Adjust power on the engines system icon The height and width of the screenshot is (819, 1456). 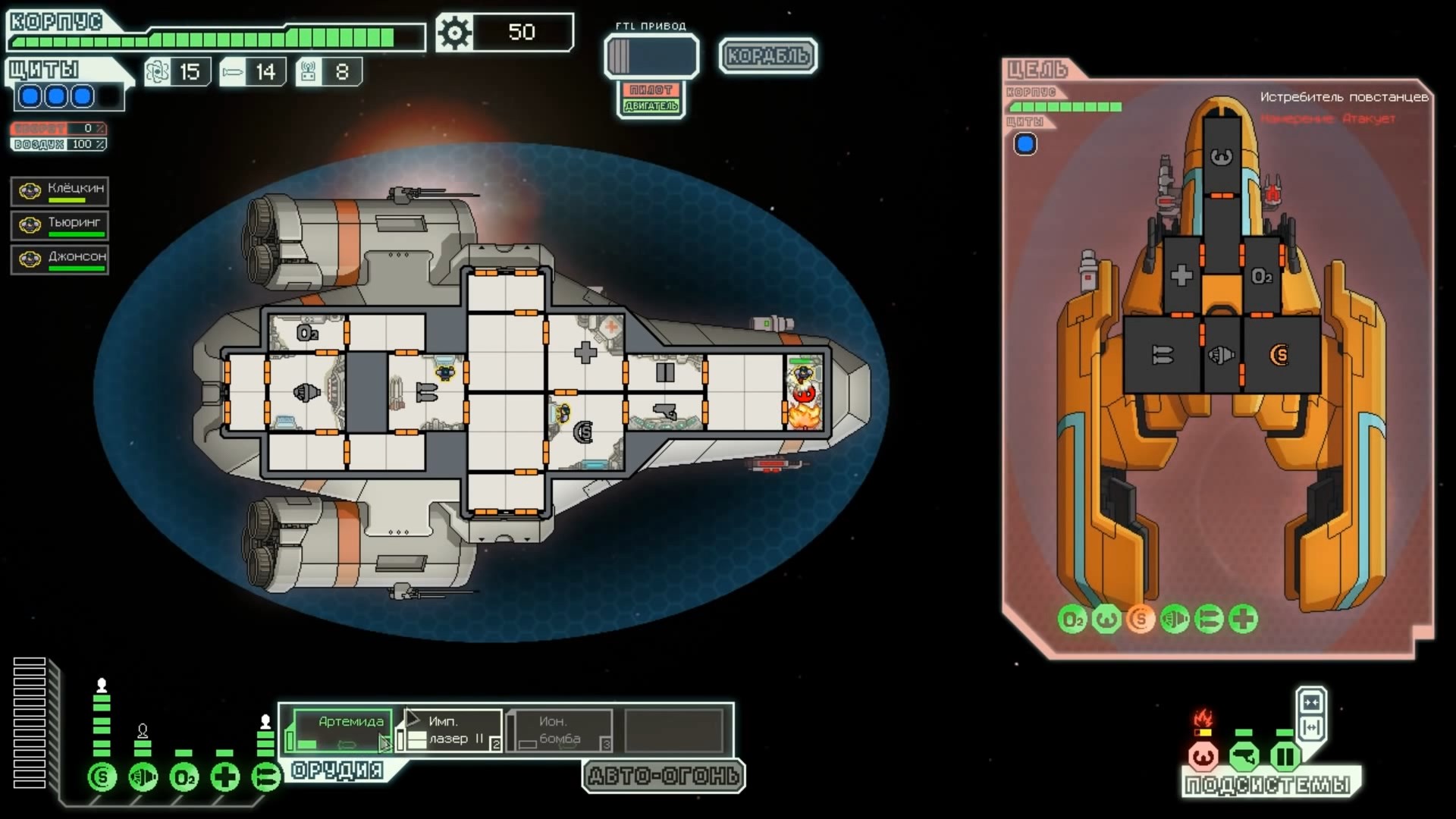coord(143,777)
